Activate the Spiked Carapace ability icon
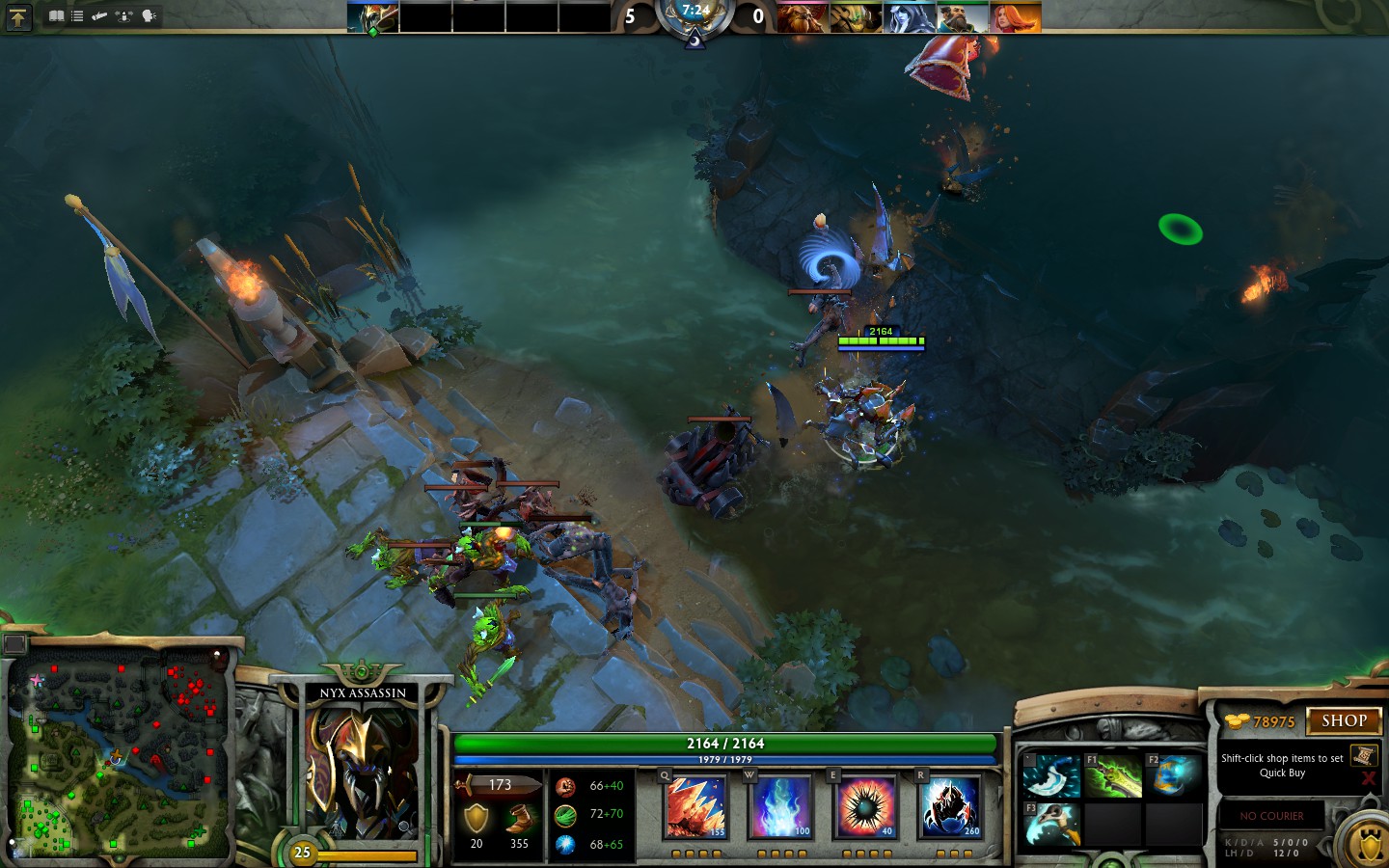The width and height of the screenshot is (1389, 868). [x=865, y=808]
